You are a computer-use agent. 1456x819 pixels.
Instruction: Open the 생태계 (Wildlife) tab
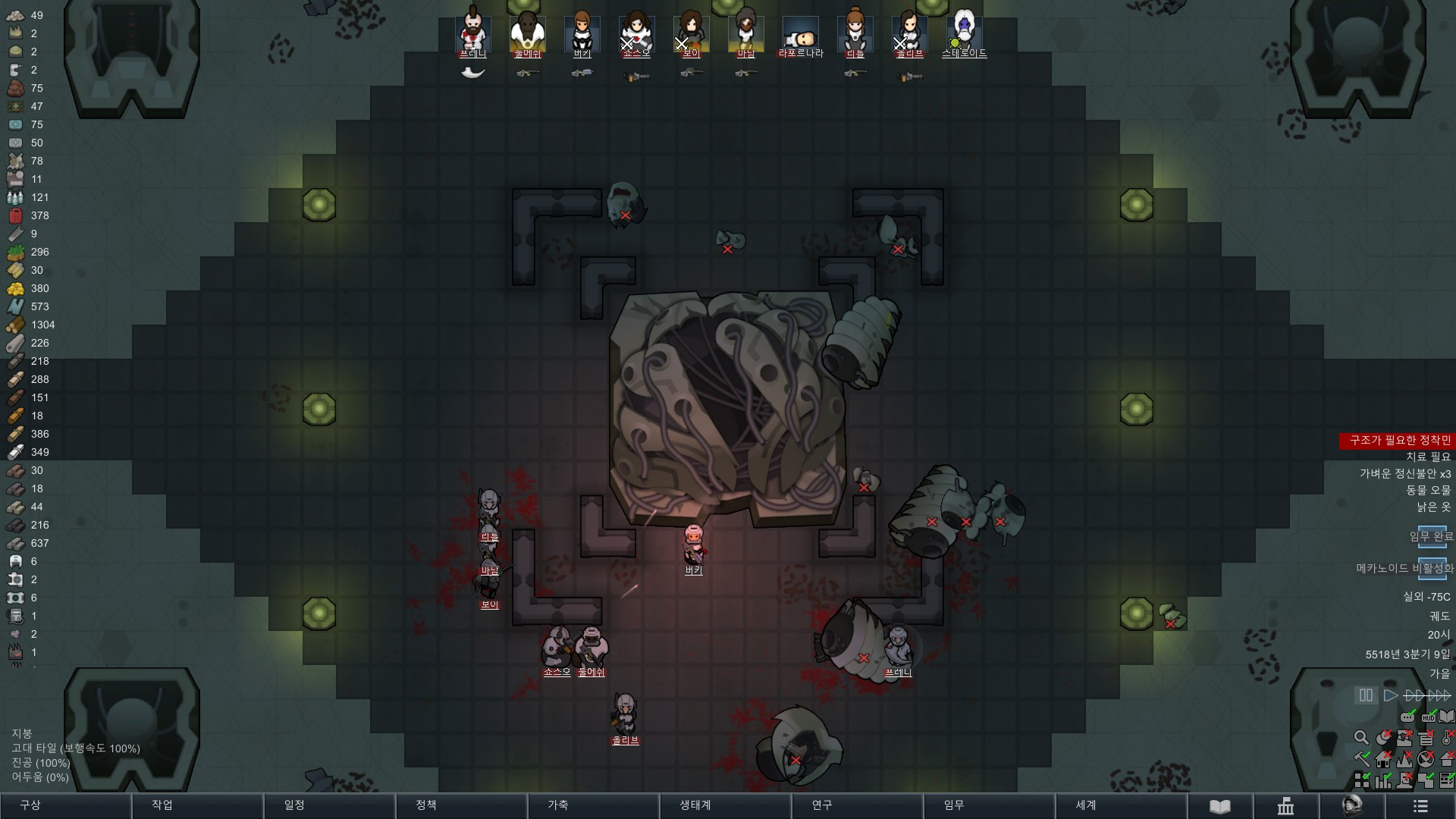(725, 805)
